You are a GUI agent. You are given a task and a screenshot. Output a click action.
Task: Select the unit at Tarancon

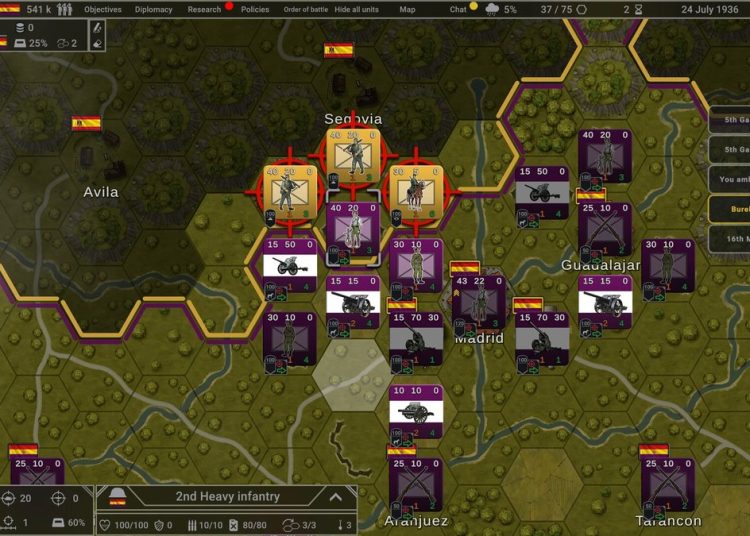667,485
